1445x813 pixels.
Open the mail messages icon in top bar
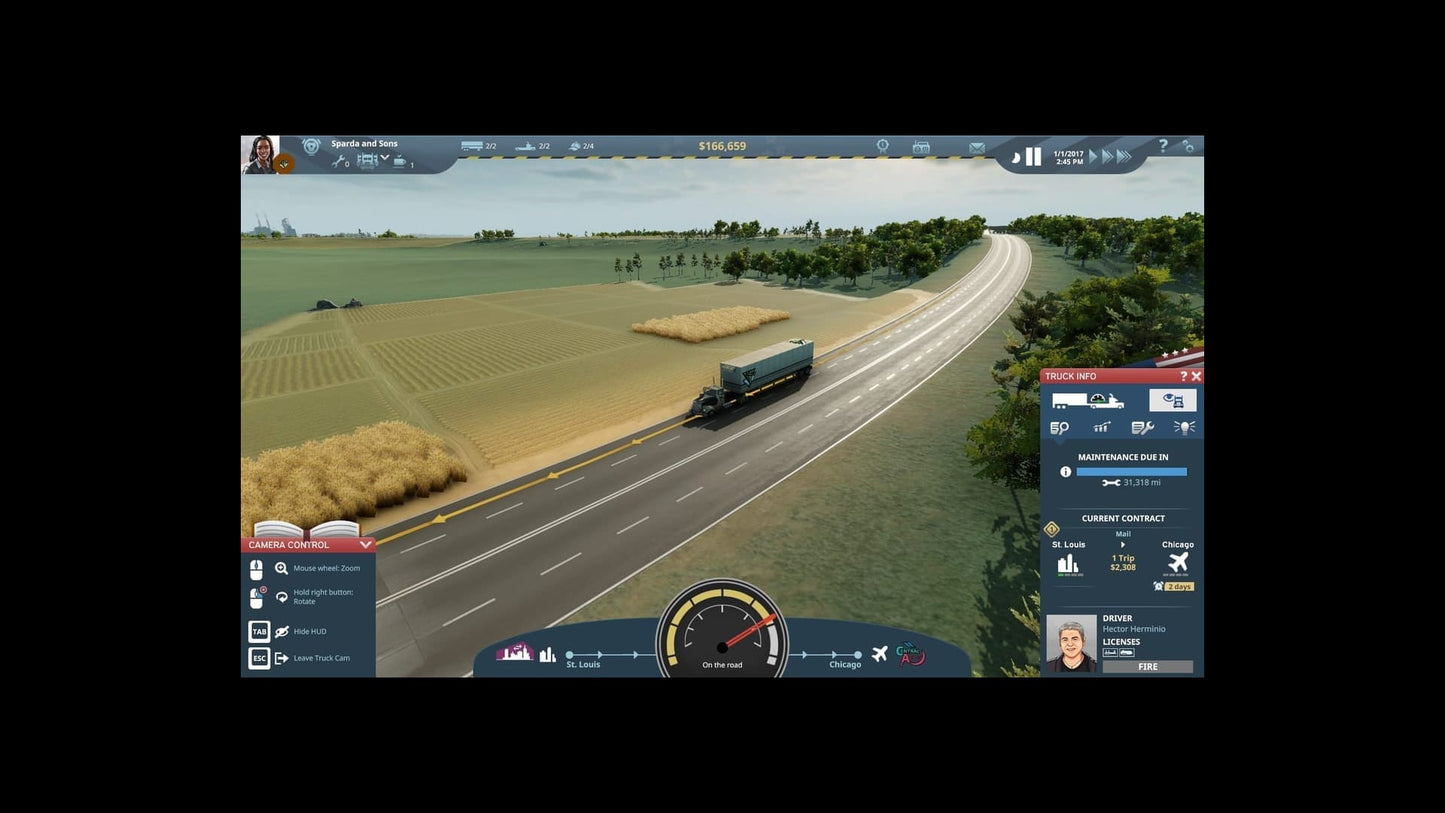click(976, 146)
